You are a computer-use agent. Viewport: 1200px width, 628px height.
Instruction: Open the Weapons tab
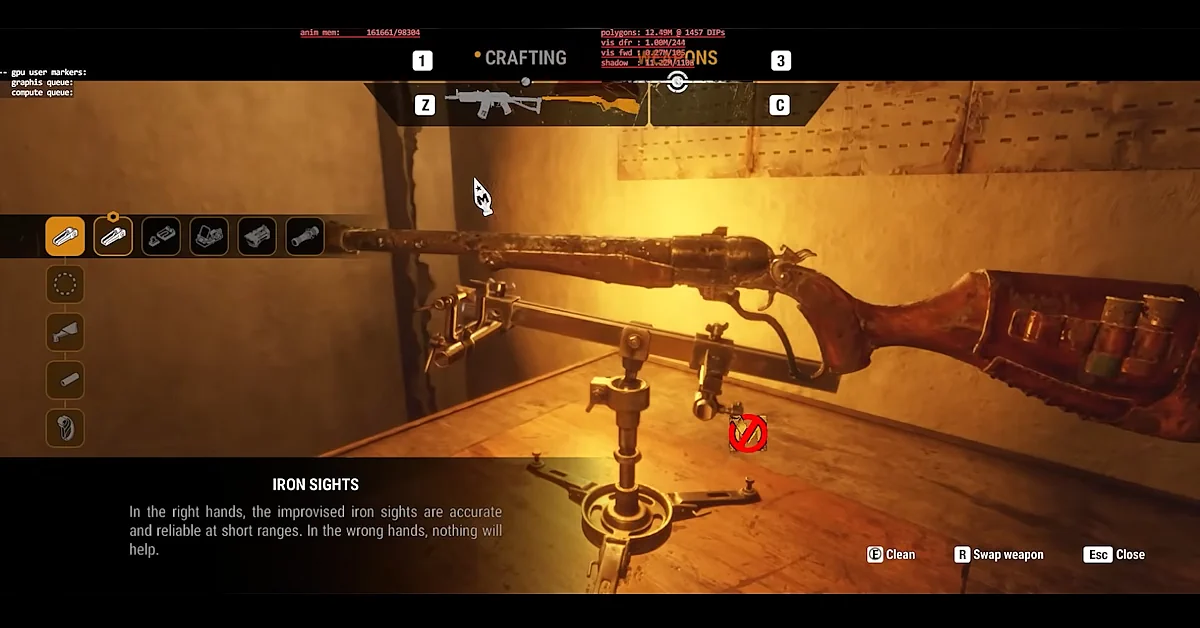(690, 58)
